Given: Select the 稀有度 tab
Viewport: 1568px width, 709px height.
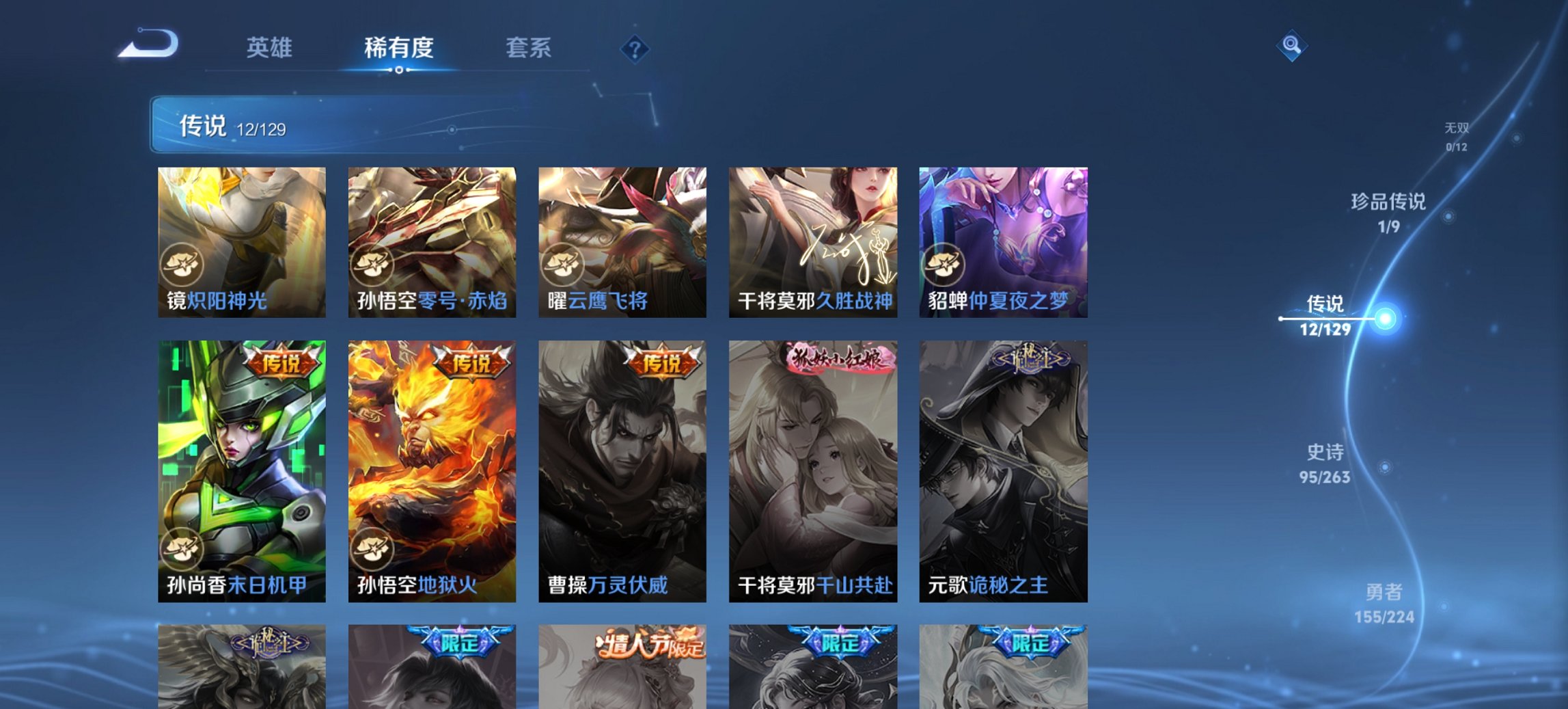Looking at the screenshot, I should click(x=399, y=49).
